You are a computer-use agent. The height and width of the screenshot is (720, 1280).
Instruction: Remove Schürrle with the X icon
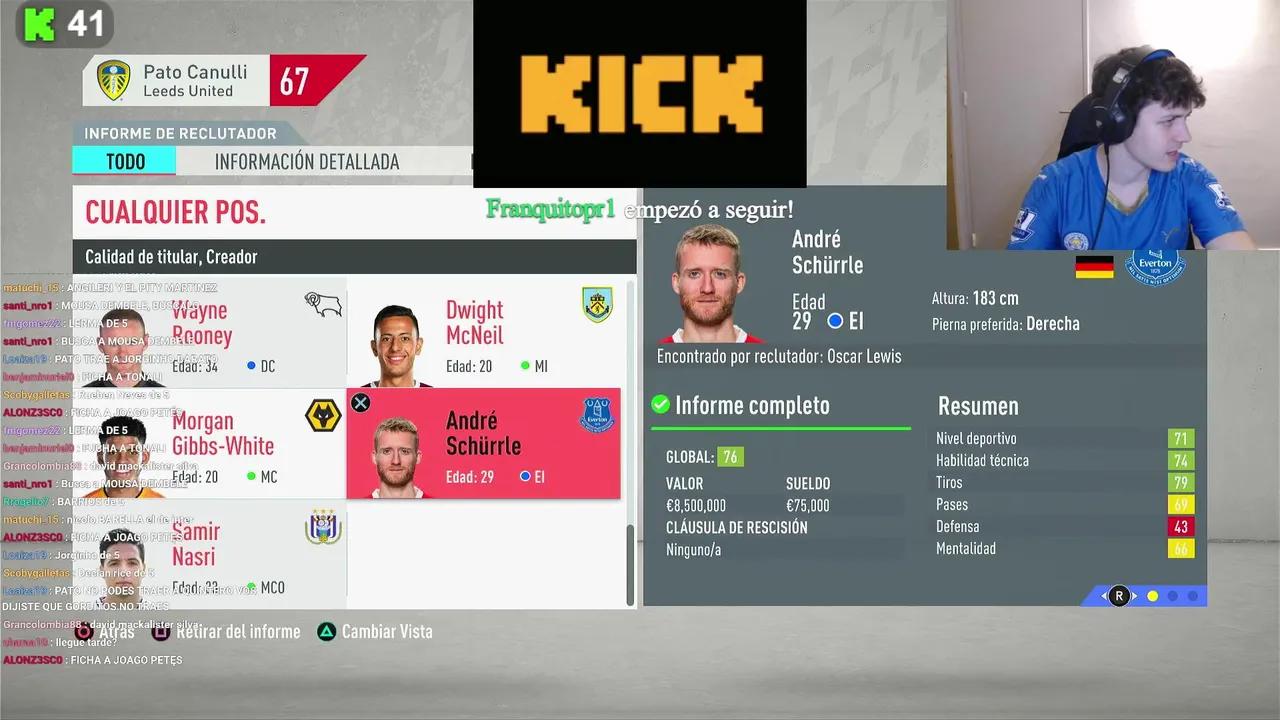click(360, 403)
